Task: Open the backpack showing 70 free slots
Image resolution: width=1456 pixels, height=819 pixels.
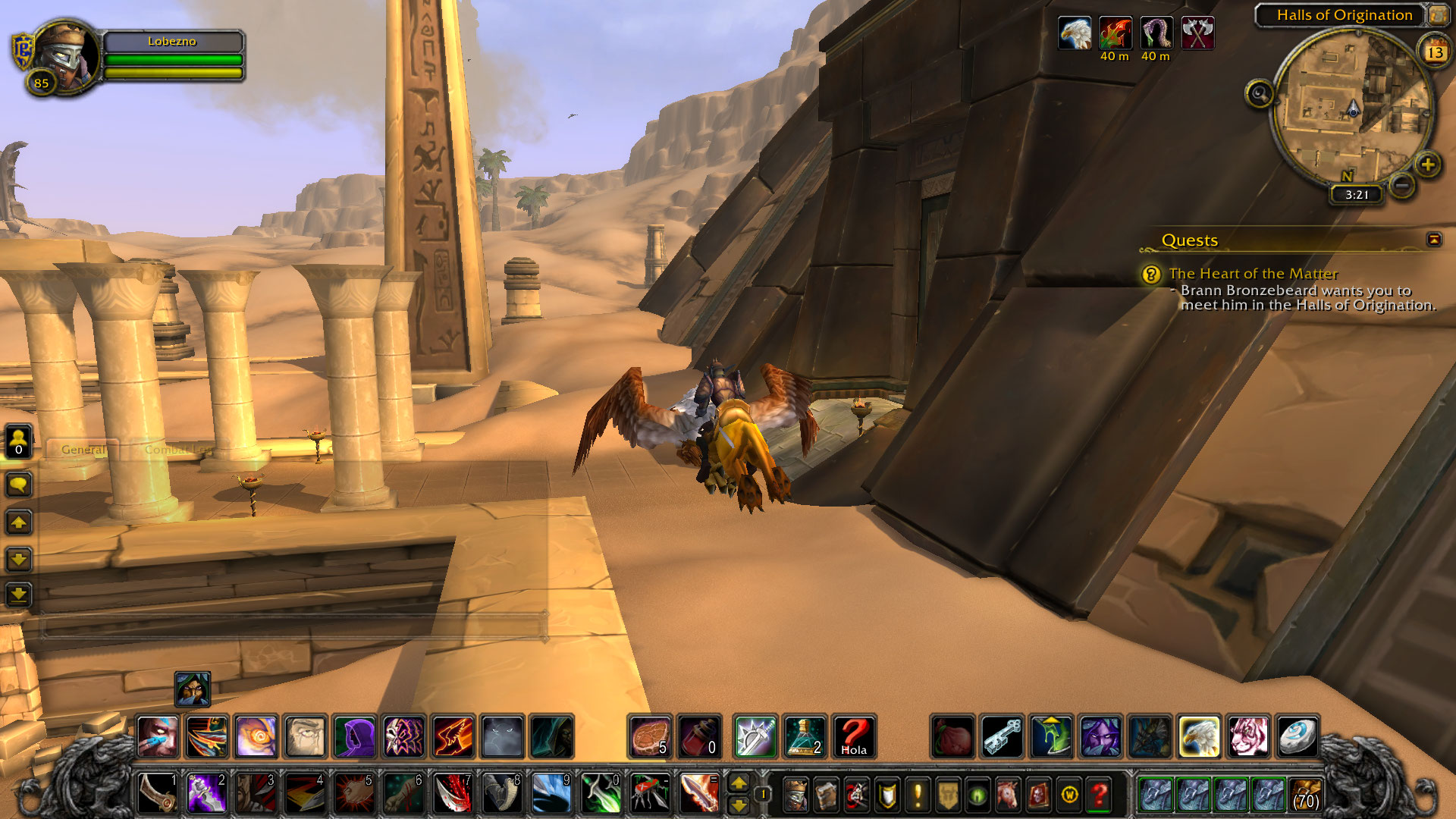Action: pyautogui.click(x=1305, y=795)
